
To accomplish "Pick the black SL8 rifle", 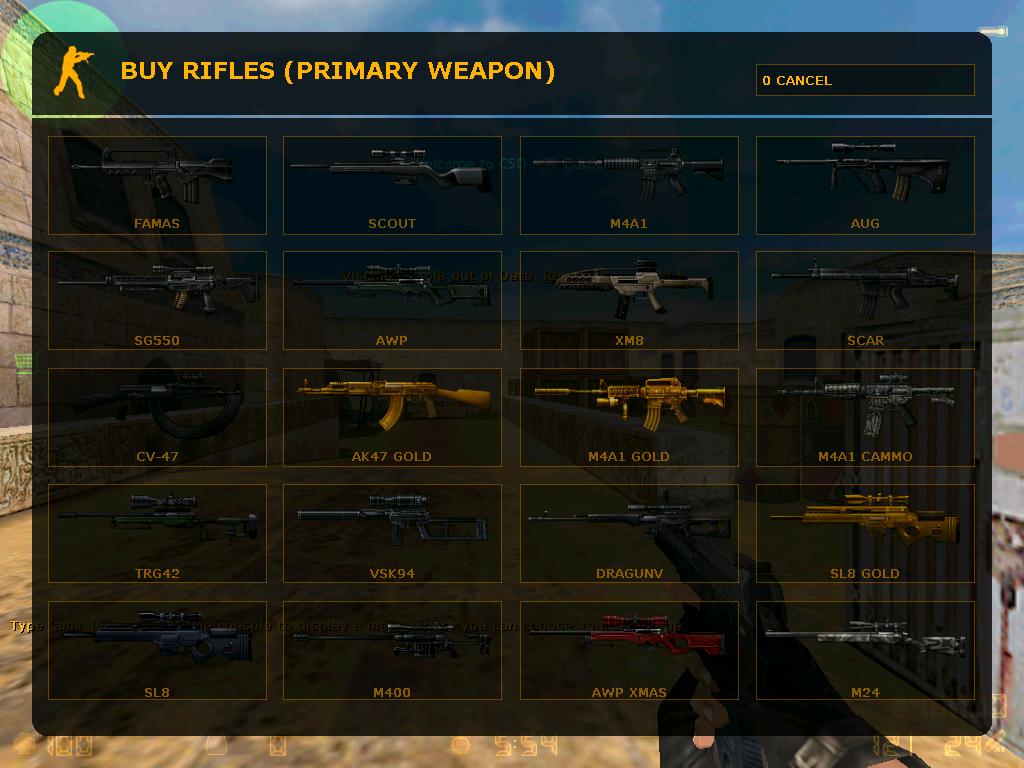I will click(x=157, y=651).
